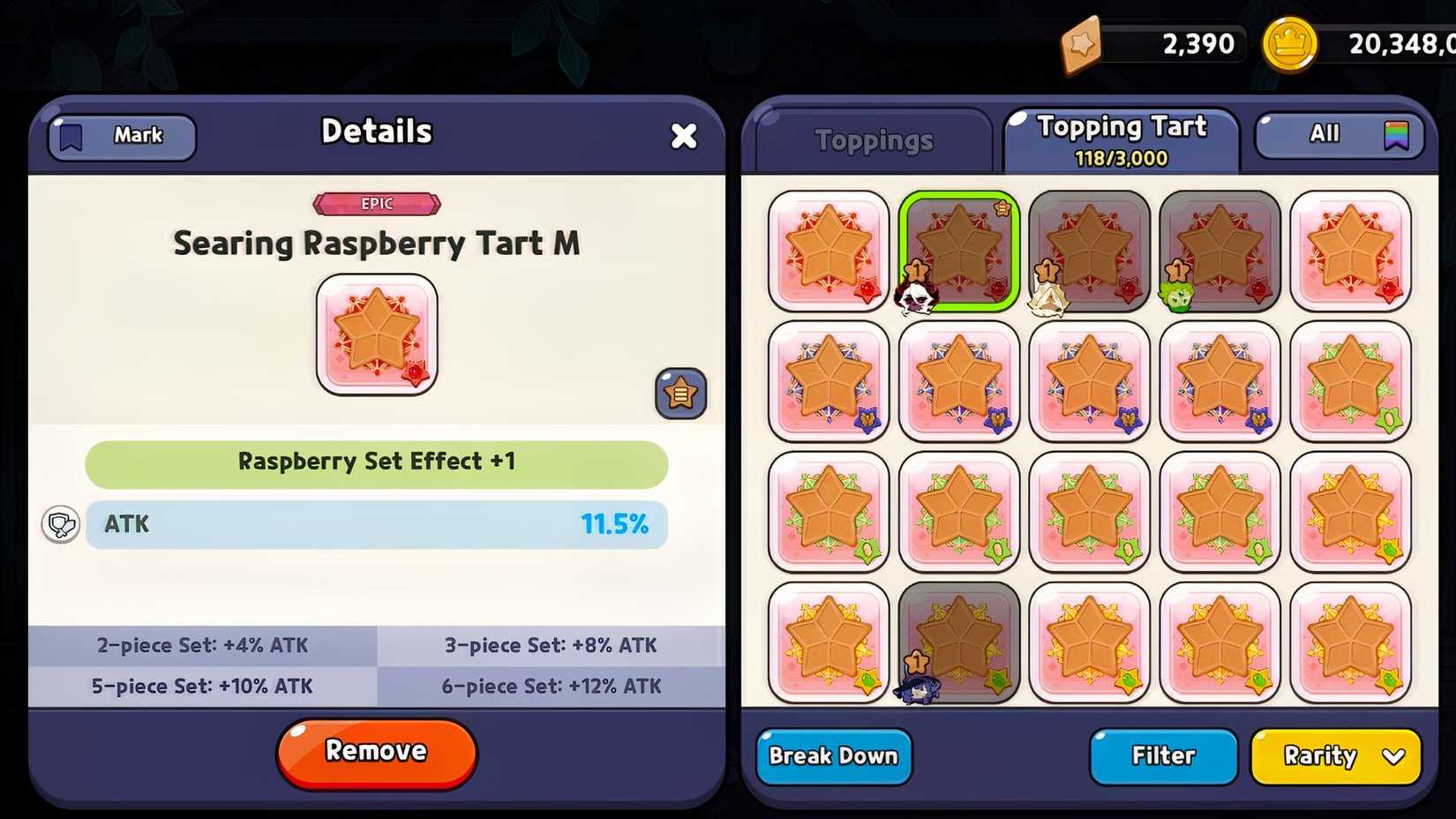Image resolution: width=1456 pixels, height=819 pixels.
Task: Click the star badge icon beside the tart image
Action: pyautogui.click(x=680, y=394)
